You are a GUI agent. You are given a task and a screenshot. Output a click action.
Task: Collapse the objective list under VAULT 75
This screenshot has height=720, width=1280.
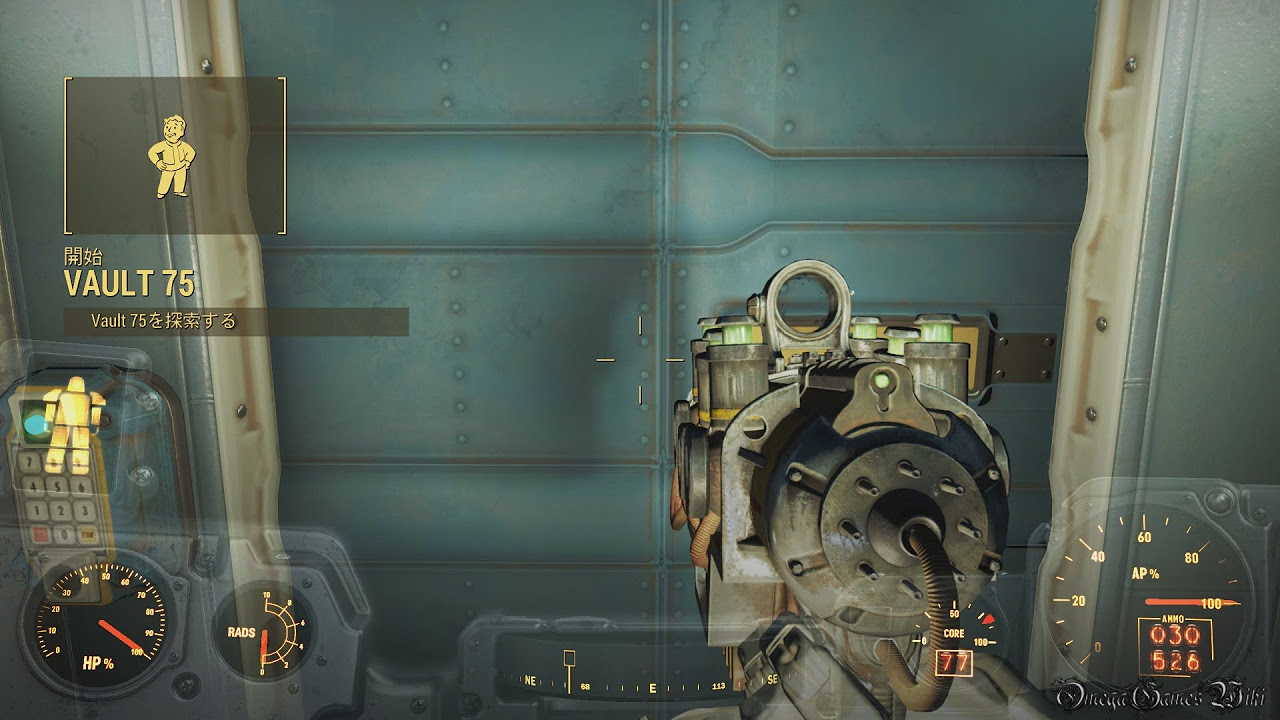[x=163, y=322]
